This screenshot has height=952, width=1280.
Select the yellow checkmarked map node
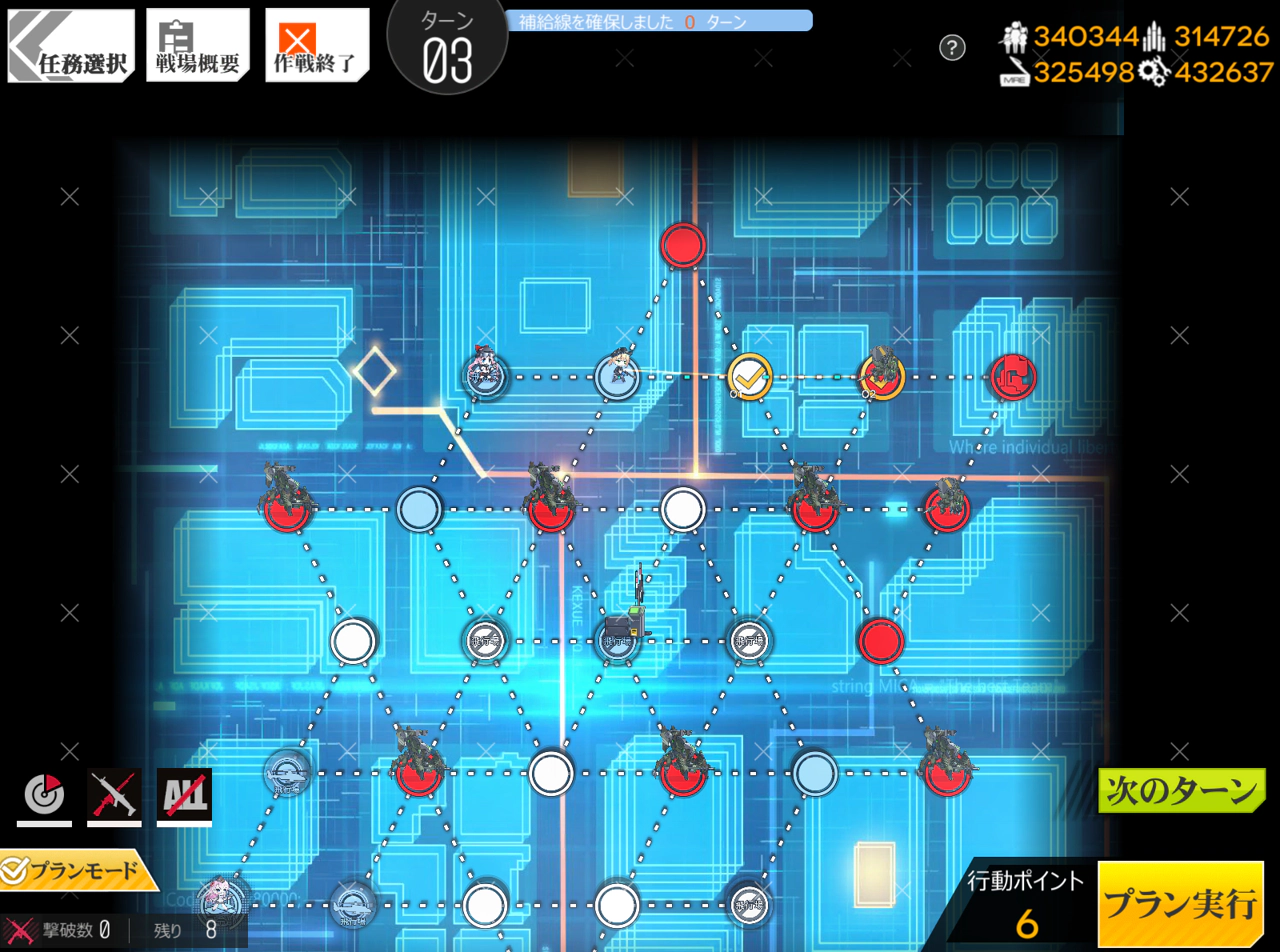click(749, 377)
